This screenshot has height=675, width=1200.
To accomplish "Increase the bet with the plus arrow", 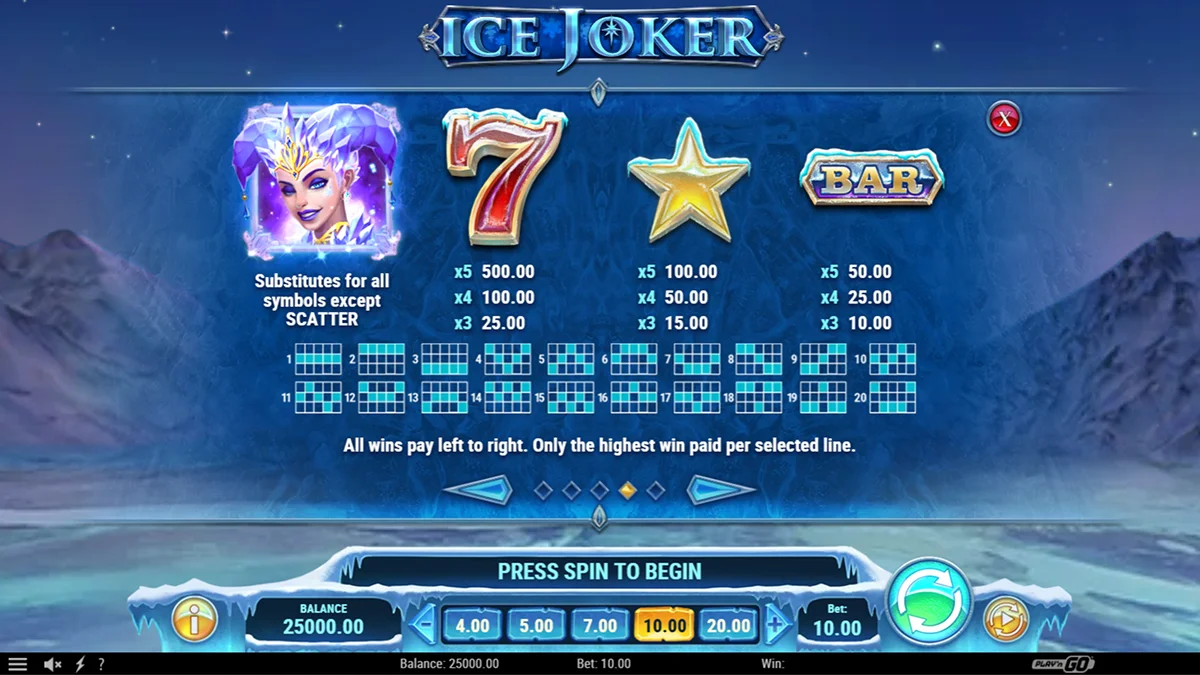I will point(776,626).
